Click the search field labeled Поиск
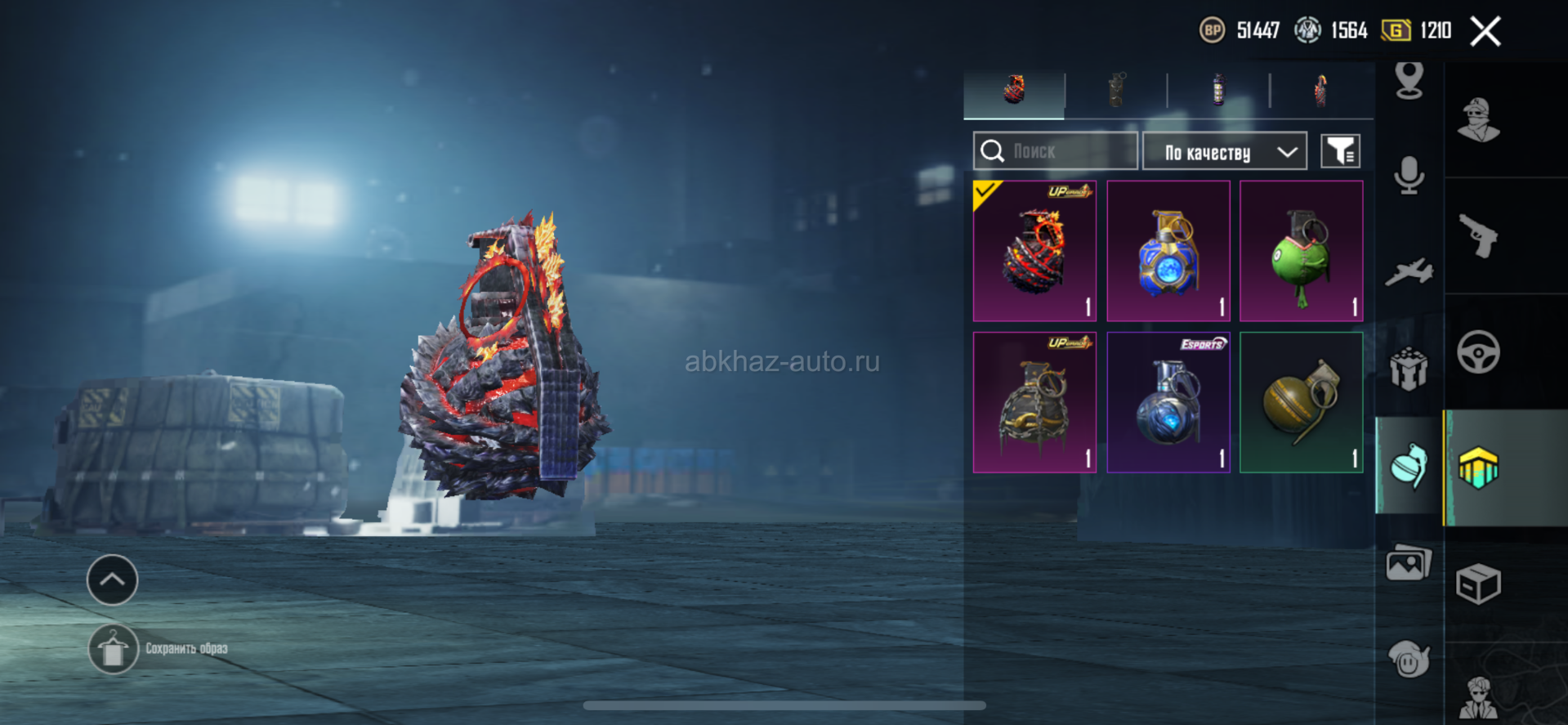 pyautogui.click(x=1056, y=151)
